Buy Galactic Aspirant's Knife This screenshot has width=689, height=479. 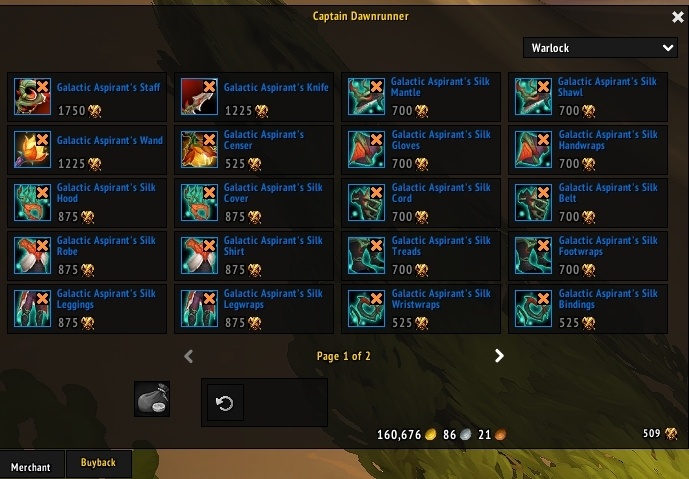click(x=199, y=96)
